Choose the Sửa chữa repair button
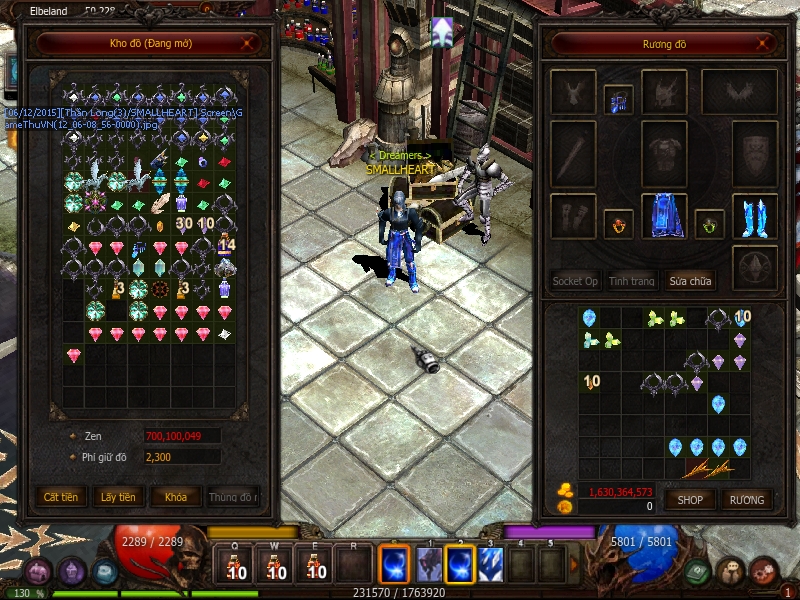 (x=690, y=281)
